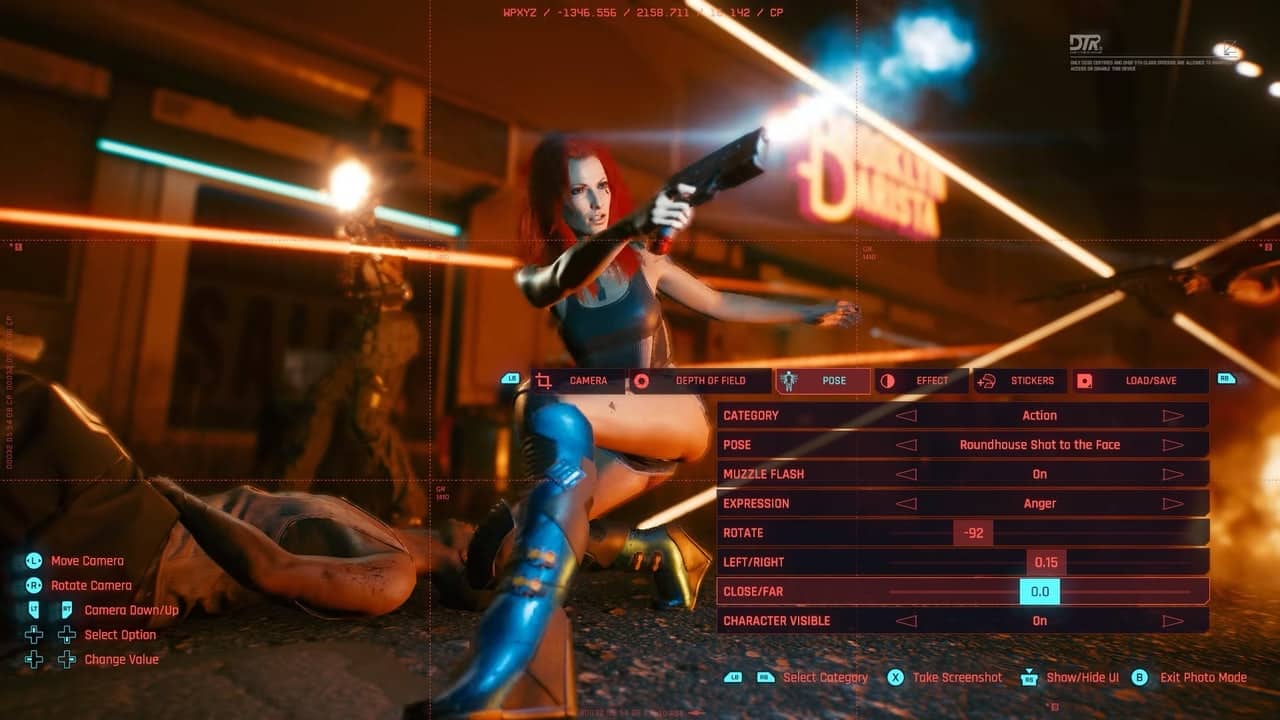Go to the Load/Save tab
The image size is (1280, 720).
pos(1140,381)
